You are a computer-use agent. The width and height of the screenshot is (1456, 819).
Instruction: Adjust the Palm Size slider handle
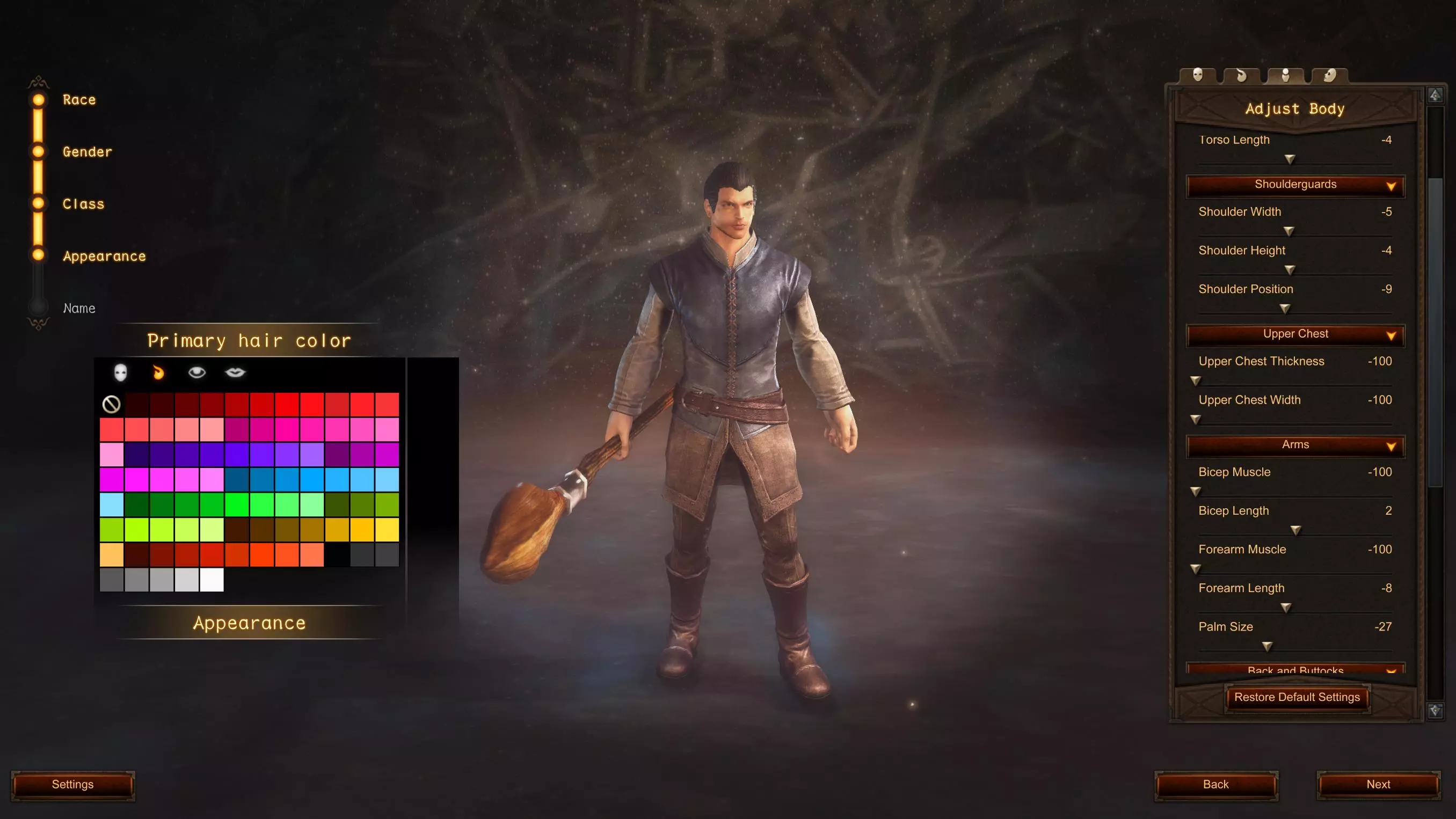pyautogui.click(x=1267, y=646)
